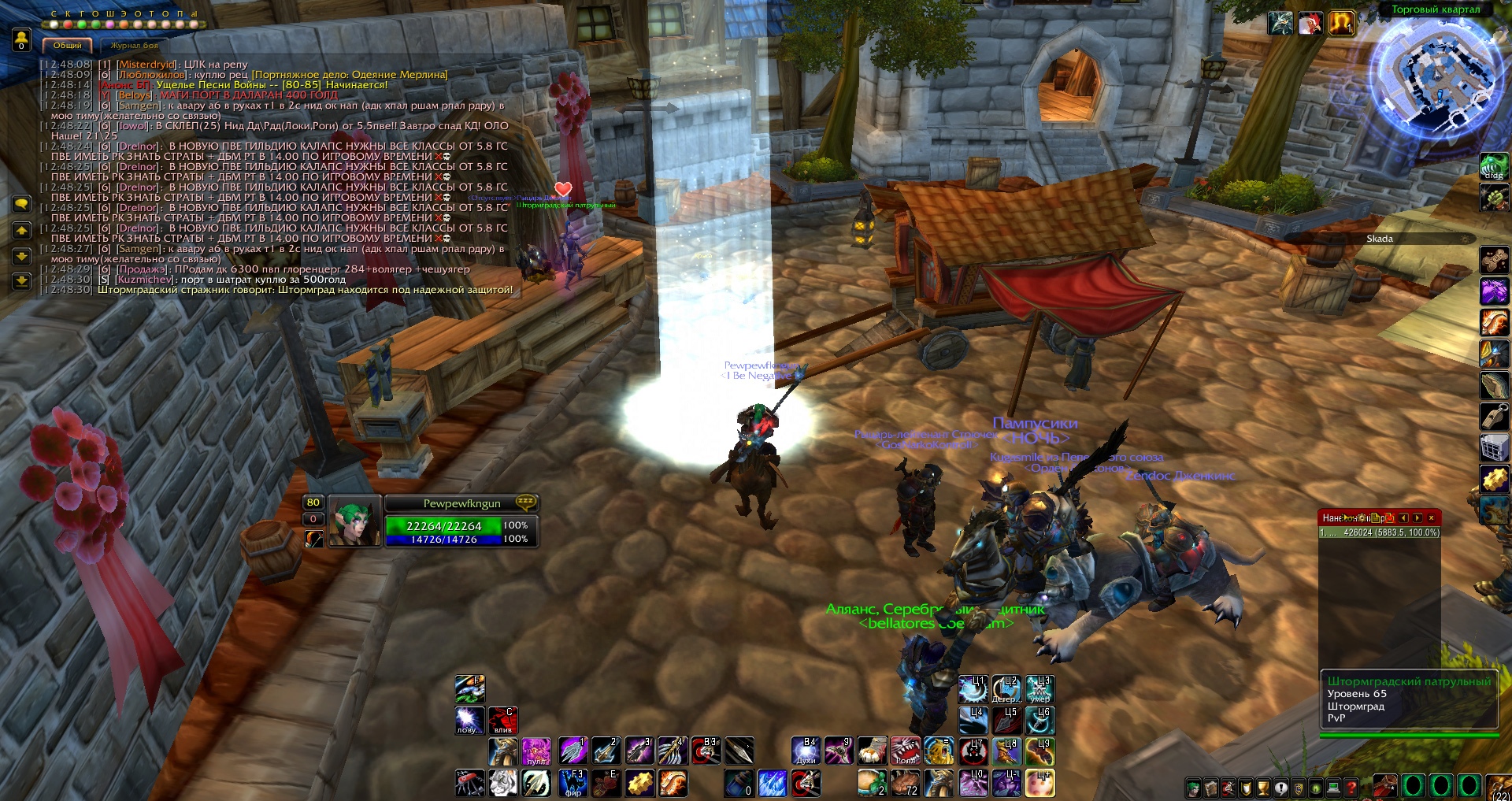Use the action slot labeled пулл
The height and width of the screenshot is (801, 1512).
tap(535, 751)
